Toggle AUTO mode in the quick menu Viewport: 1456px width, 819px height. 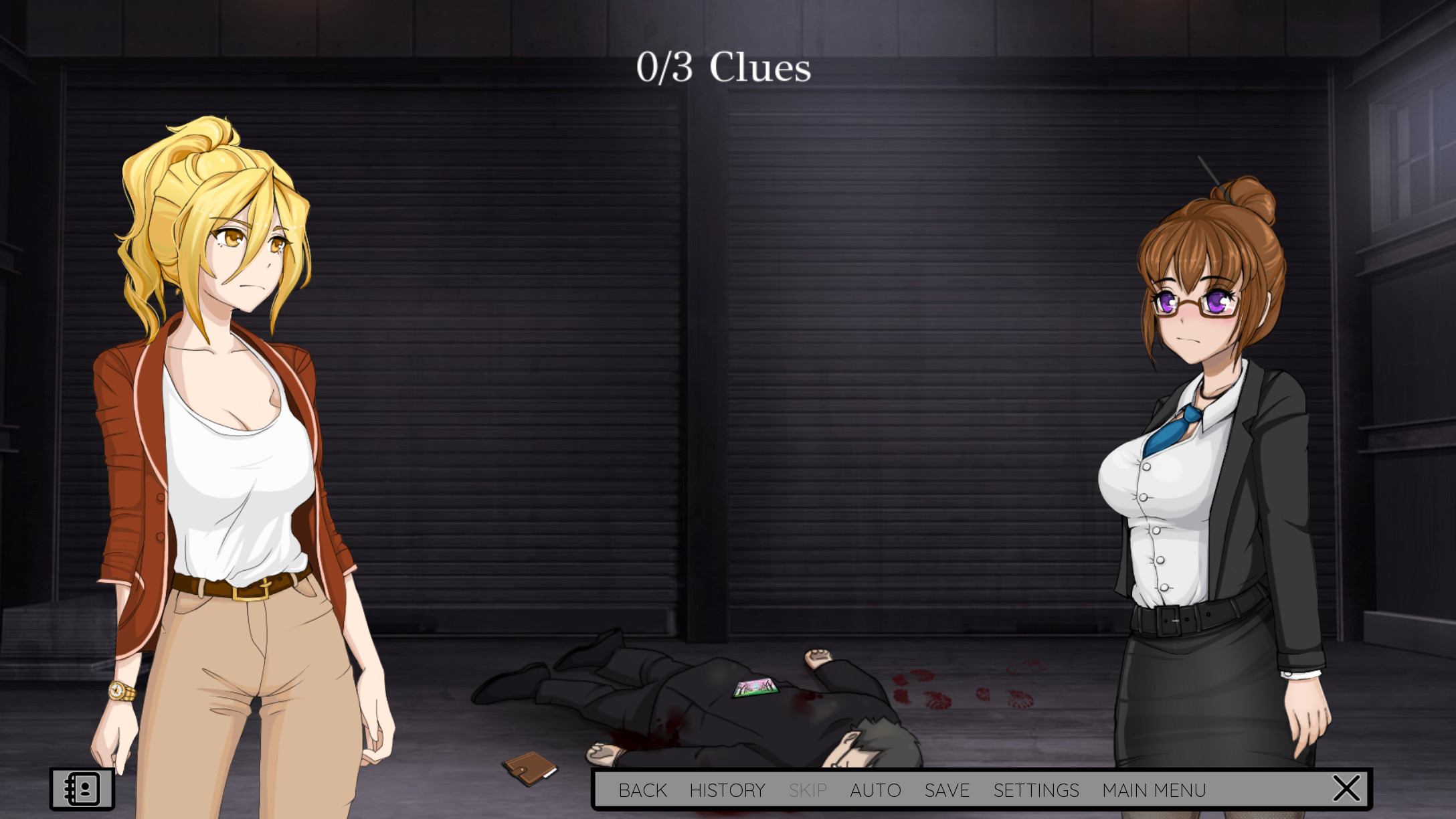[876, 790]
